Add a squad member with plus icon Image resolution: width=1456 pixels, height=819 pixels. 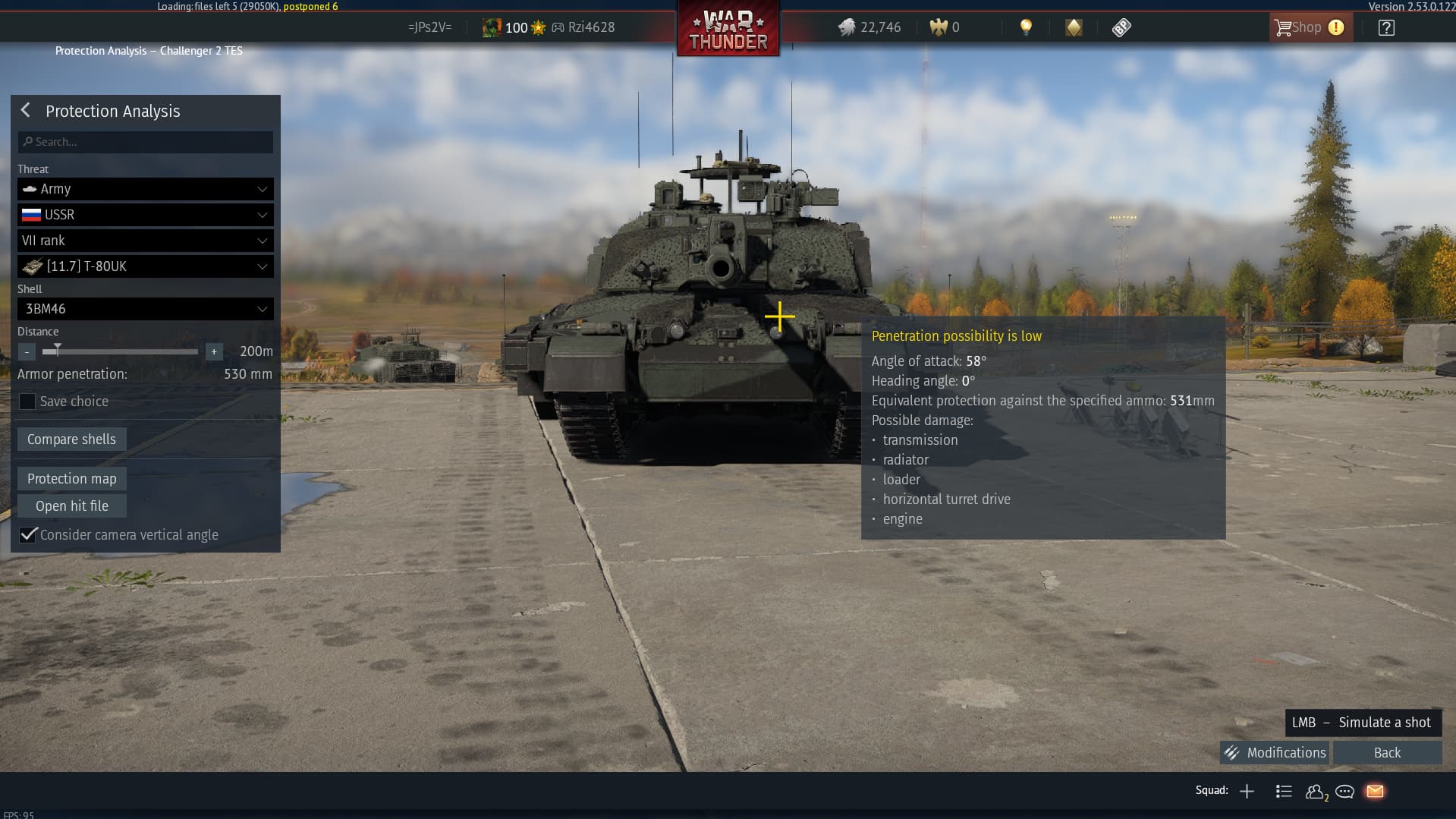click(x=1247, y=792)
